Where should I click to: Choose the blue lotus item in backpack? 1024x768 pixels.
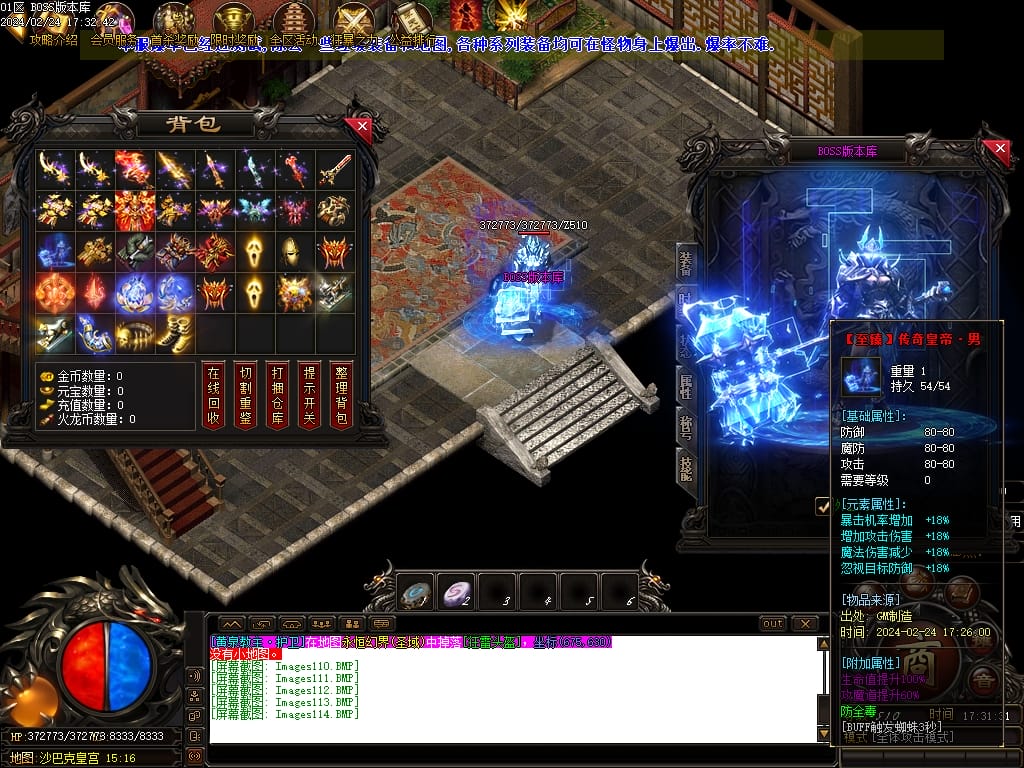tap(136, 292)
